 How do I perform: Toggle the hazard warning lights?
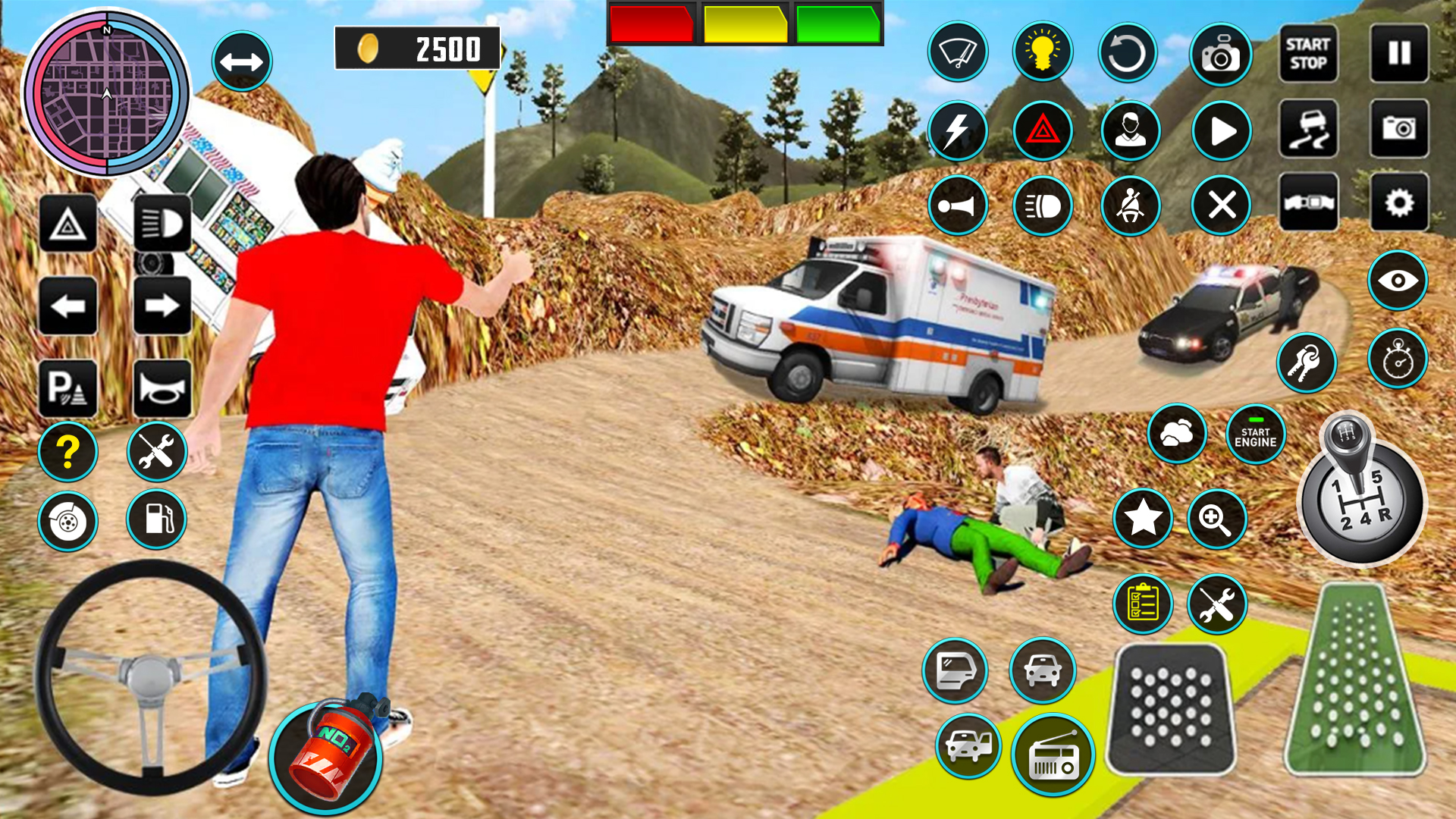(1043, 128)
